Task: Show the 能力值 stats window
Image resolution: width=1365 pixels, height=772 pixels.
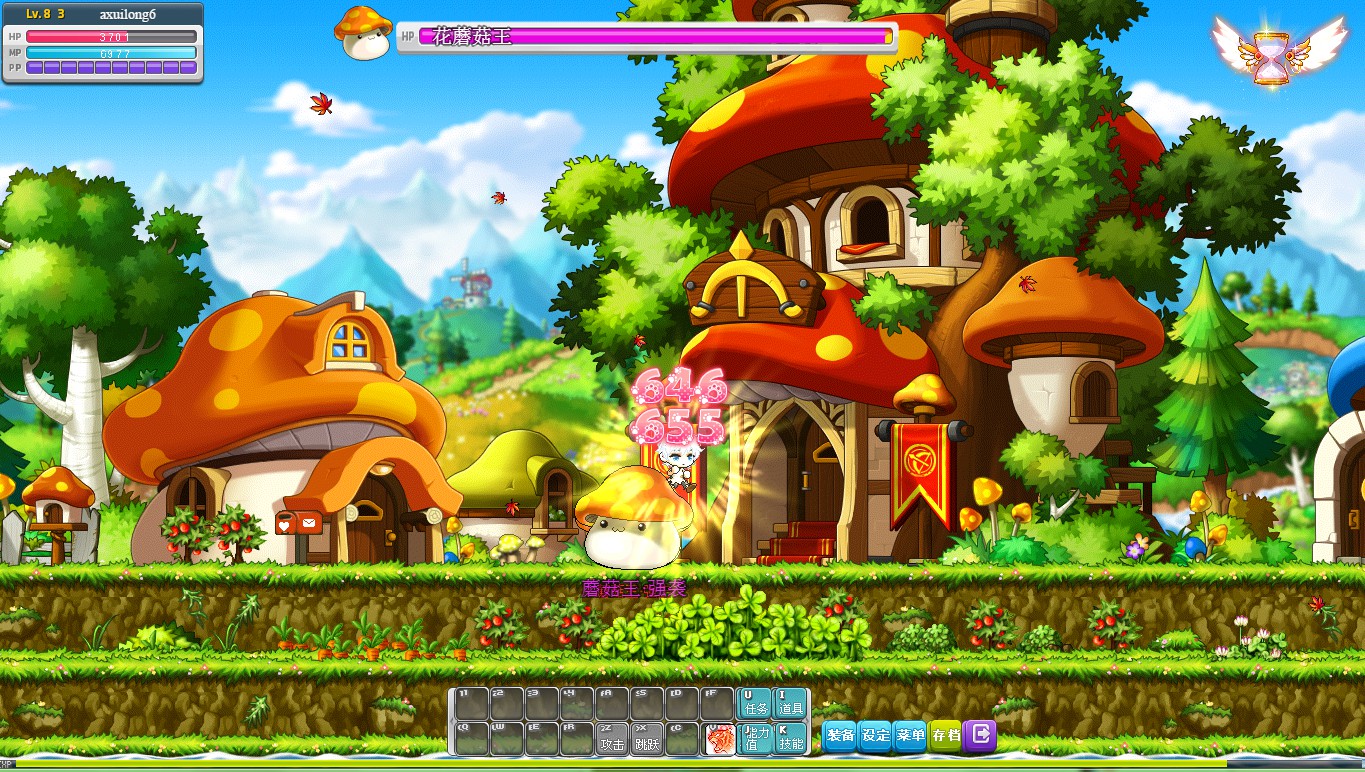Action: pos(753,738)
